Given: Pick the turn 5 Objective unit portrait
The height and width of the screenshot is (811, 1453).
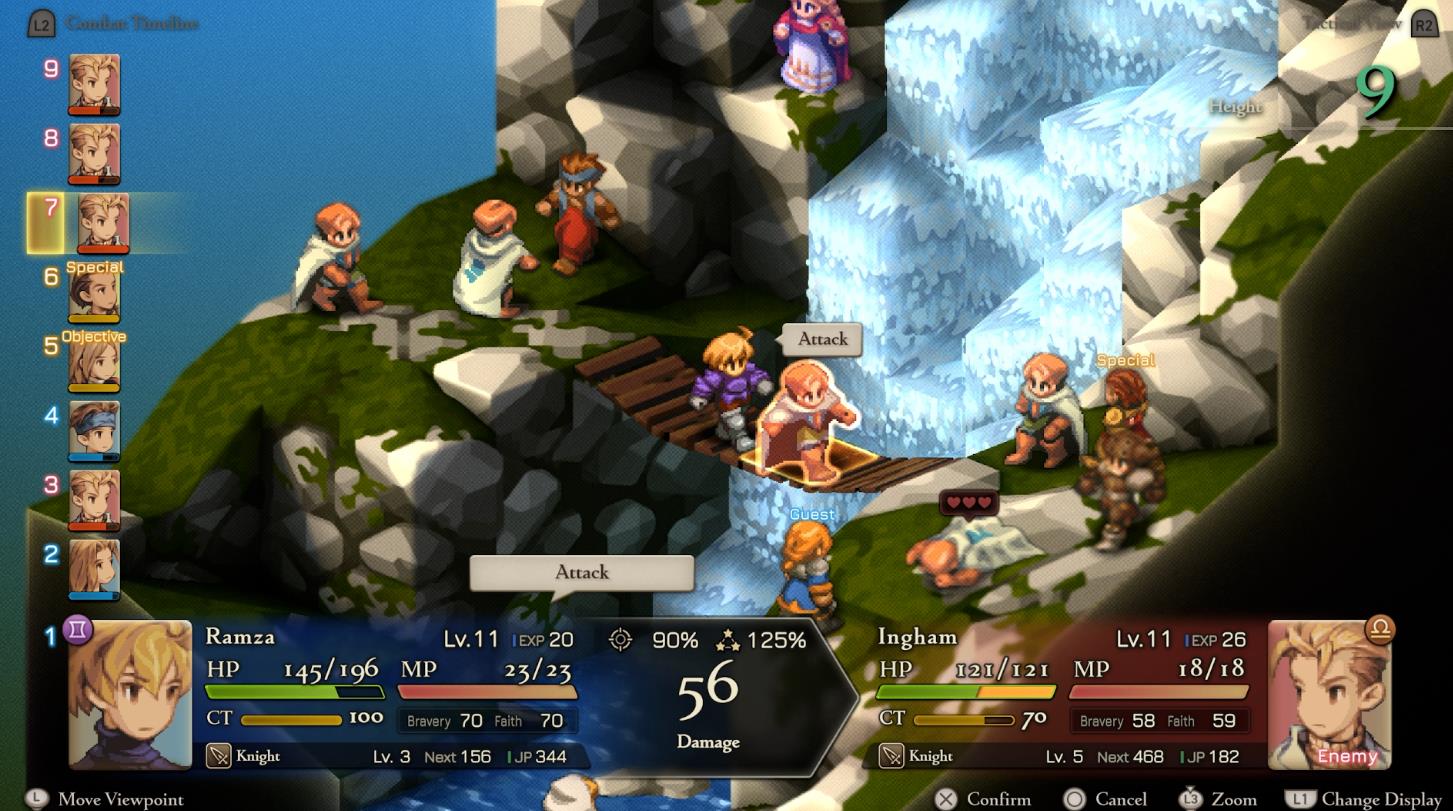Looking at the screenshot, I should click(x=94, y=362).
